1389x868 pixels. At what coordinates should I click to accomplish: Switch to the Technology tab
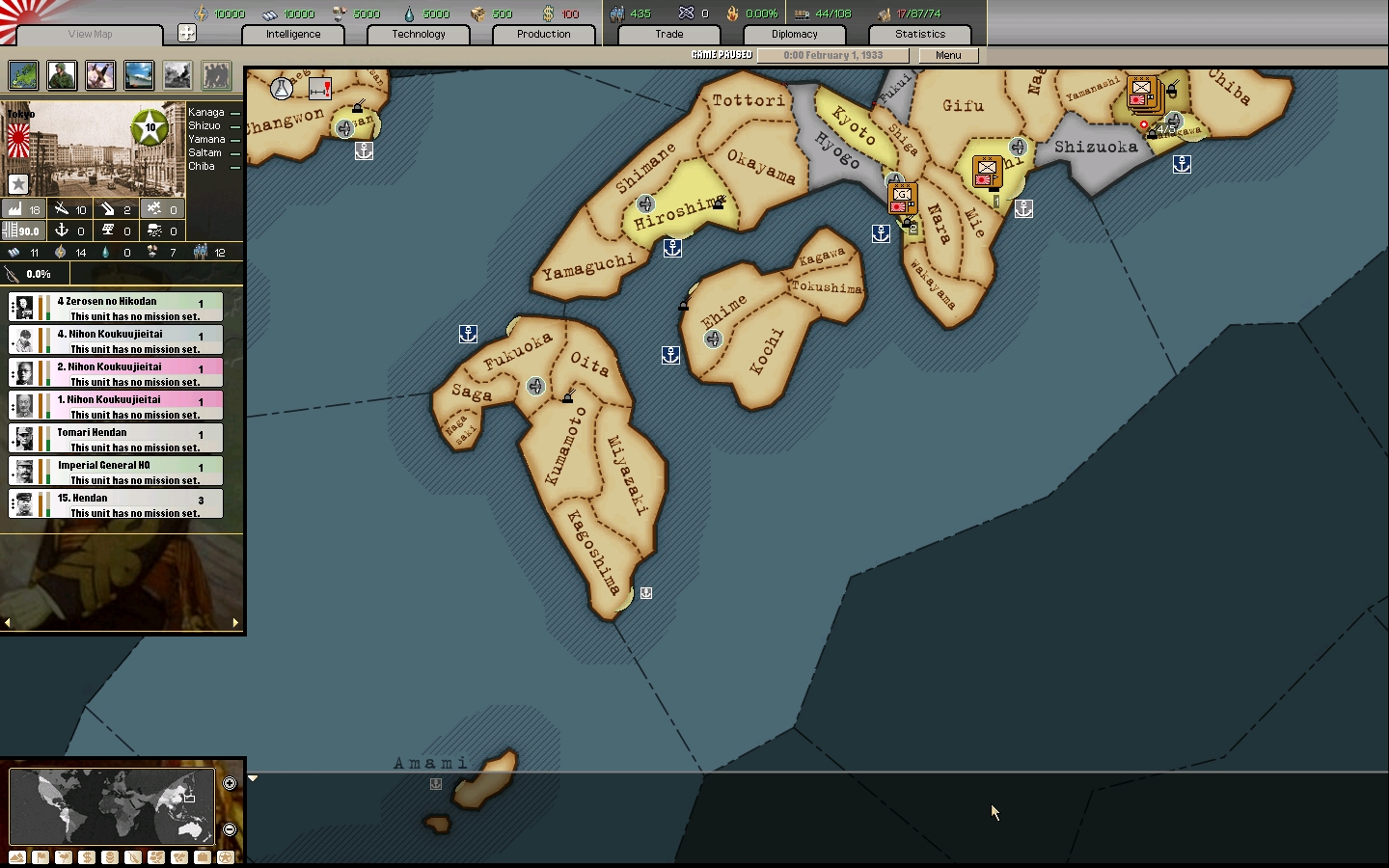pos(419,34)
